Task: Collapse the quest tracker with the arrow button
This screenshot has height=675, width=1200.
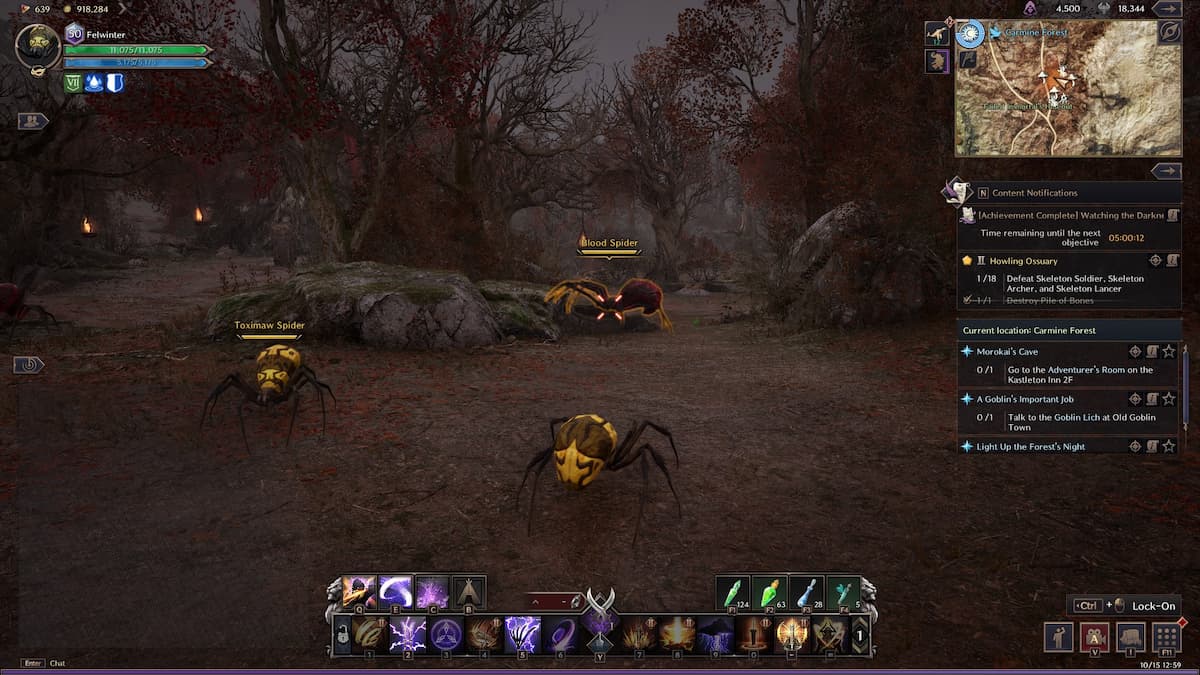Action: click(x=1166, y=171)
